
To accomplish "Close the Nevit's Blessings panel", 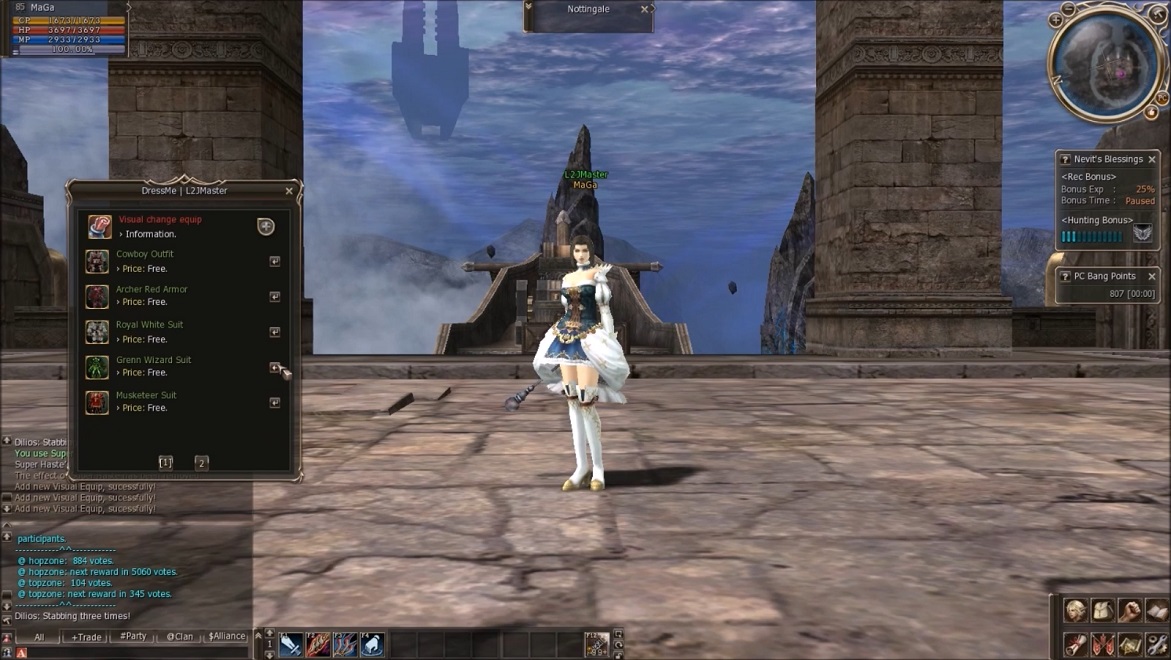I will (1152, 160).
